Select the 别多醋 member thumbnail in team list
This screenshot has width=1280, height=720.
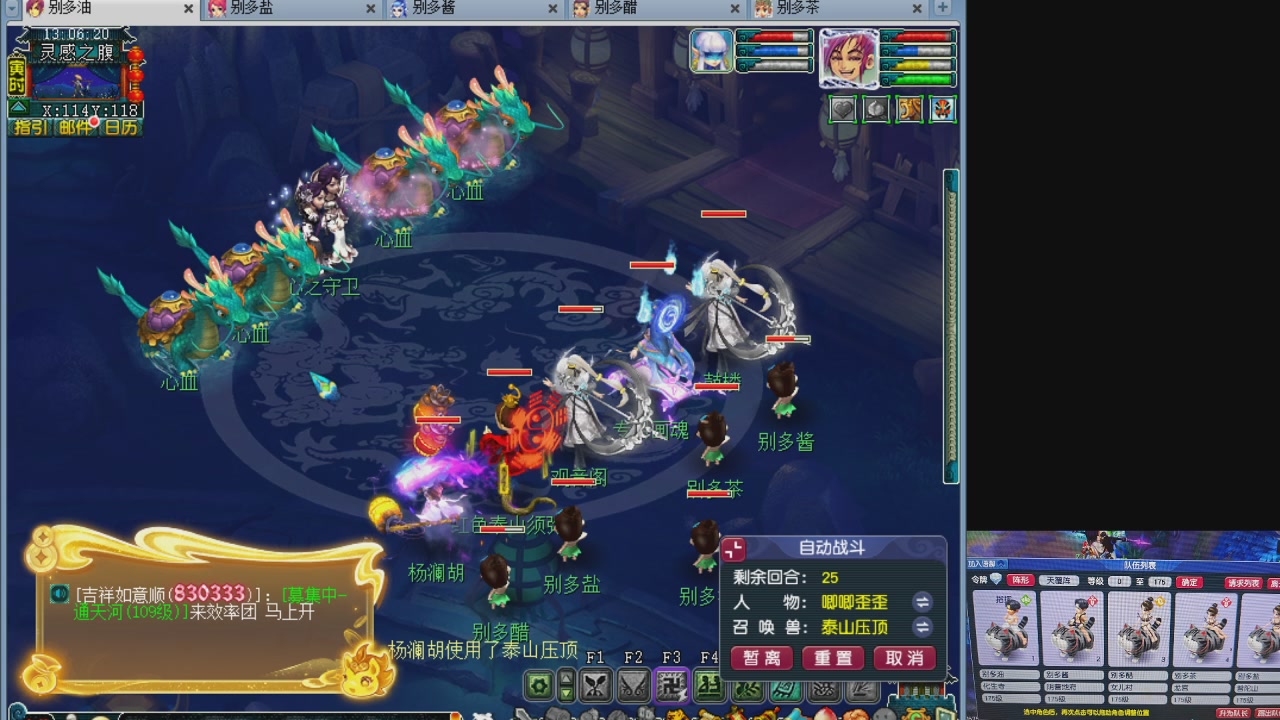pyautogui.click(x=1138, y=627)
